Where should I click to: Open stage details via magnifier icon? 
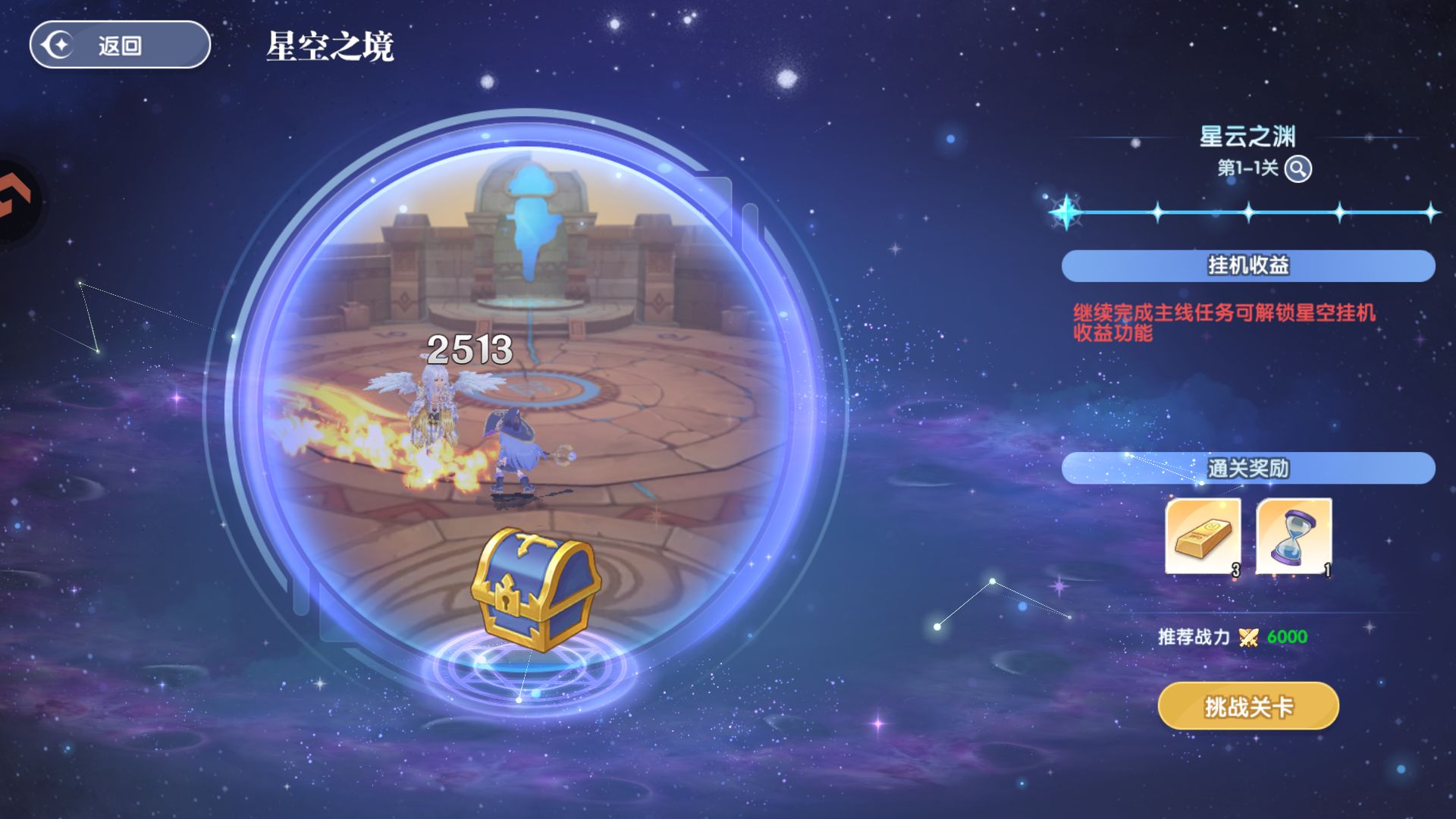pyautogui.click(x=1298, y=168)
